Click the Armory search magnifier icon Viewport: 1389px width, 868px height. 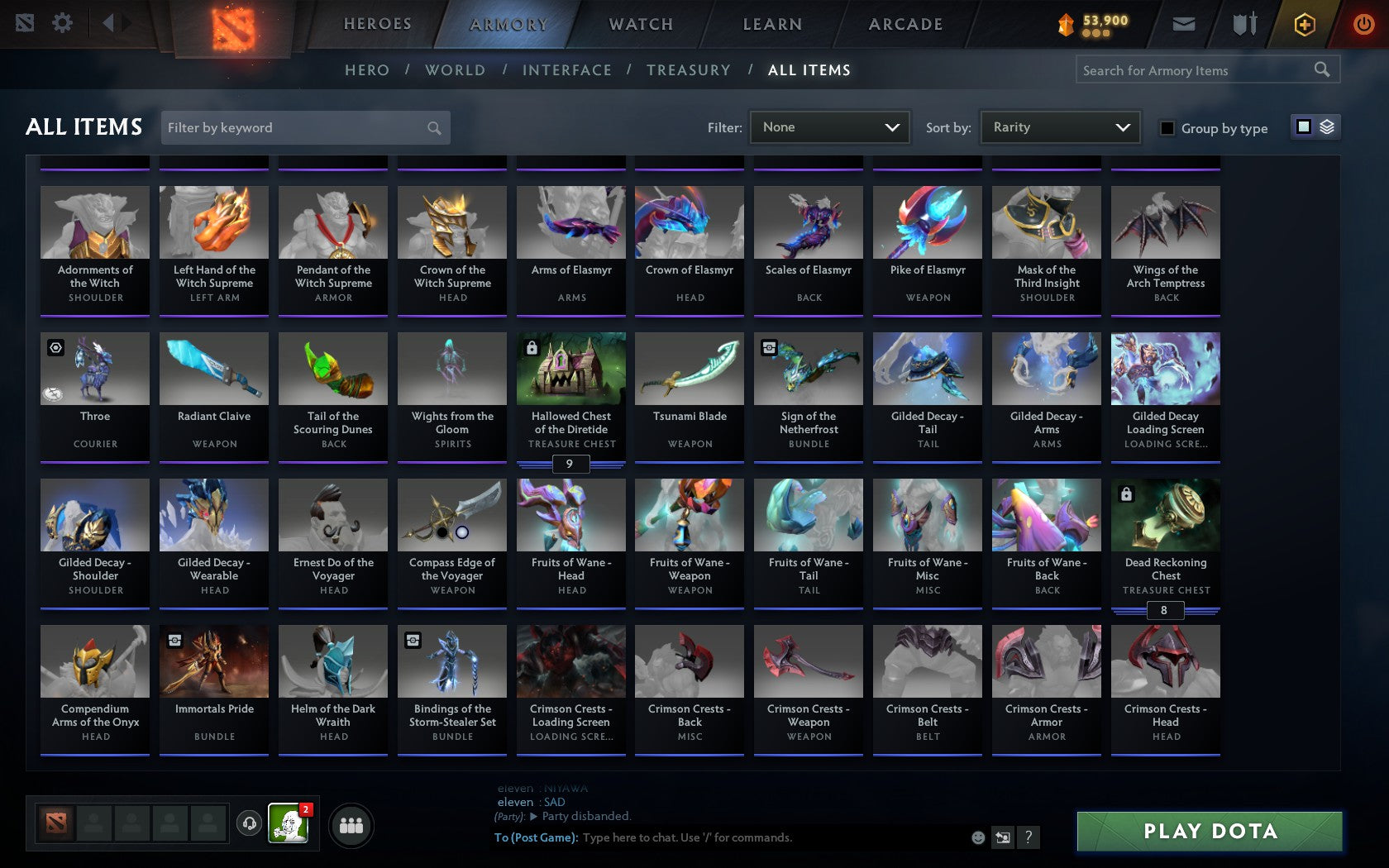[1320, 70]
